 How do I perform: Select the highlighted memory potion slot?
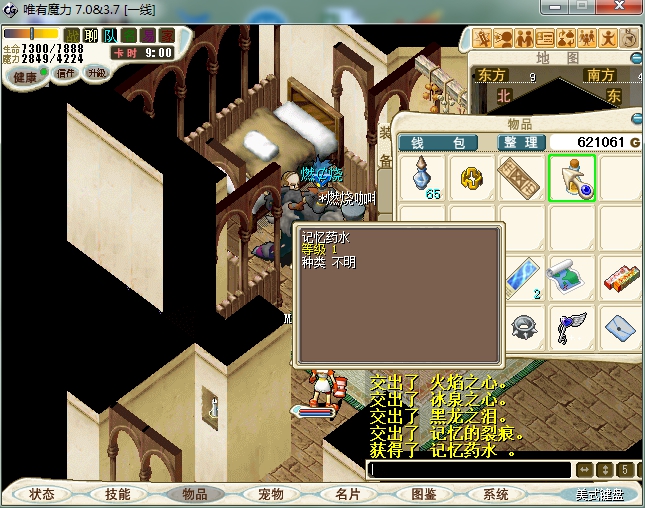click(x=571, y=178)
